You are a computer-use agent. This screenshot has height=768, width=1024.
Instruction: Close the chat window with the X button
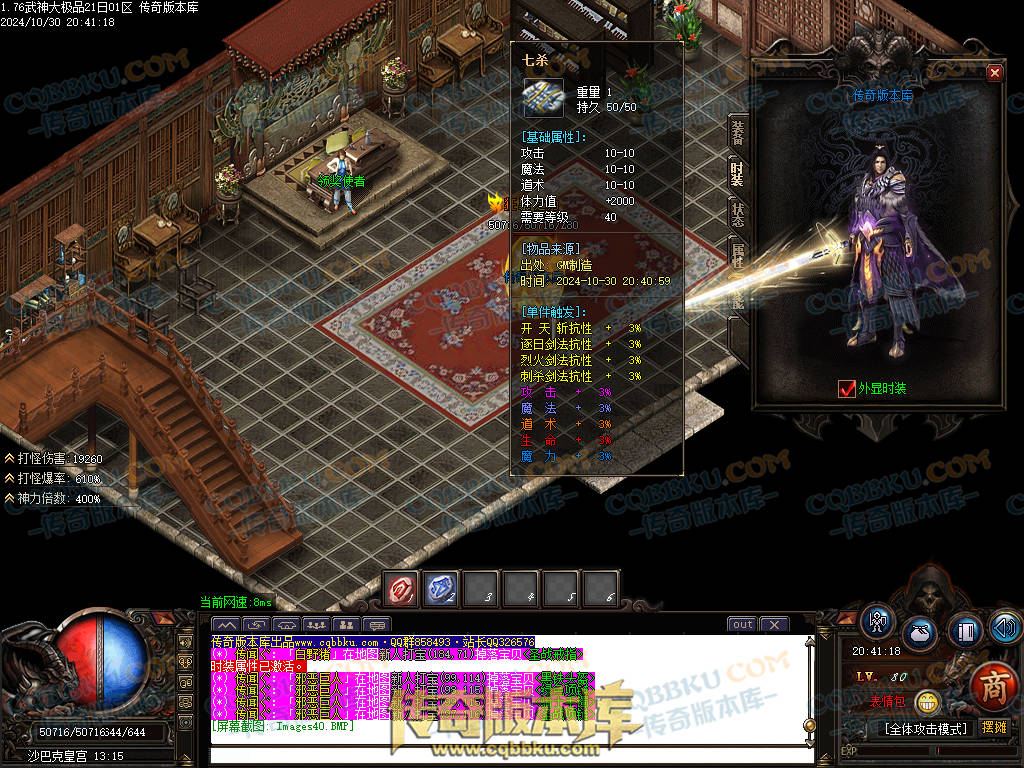click(x=774, y=625)
